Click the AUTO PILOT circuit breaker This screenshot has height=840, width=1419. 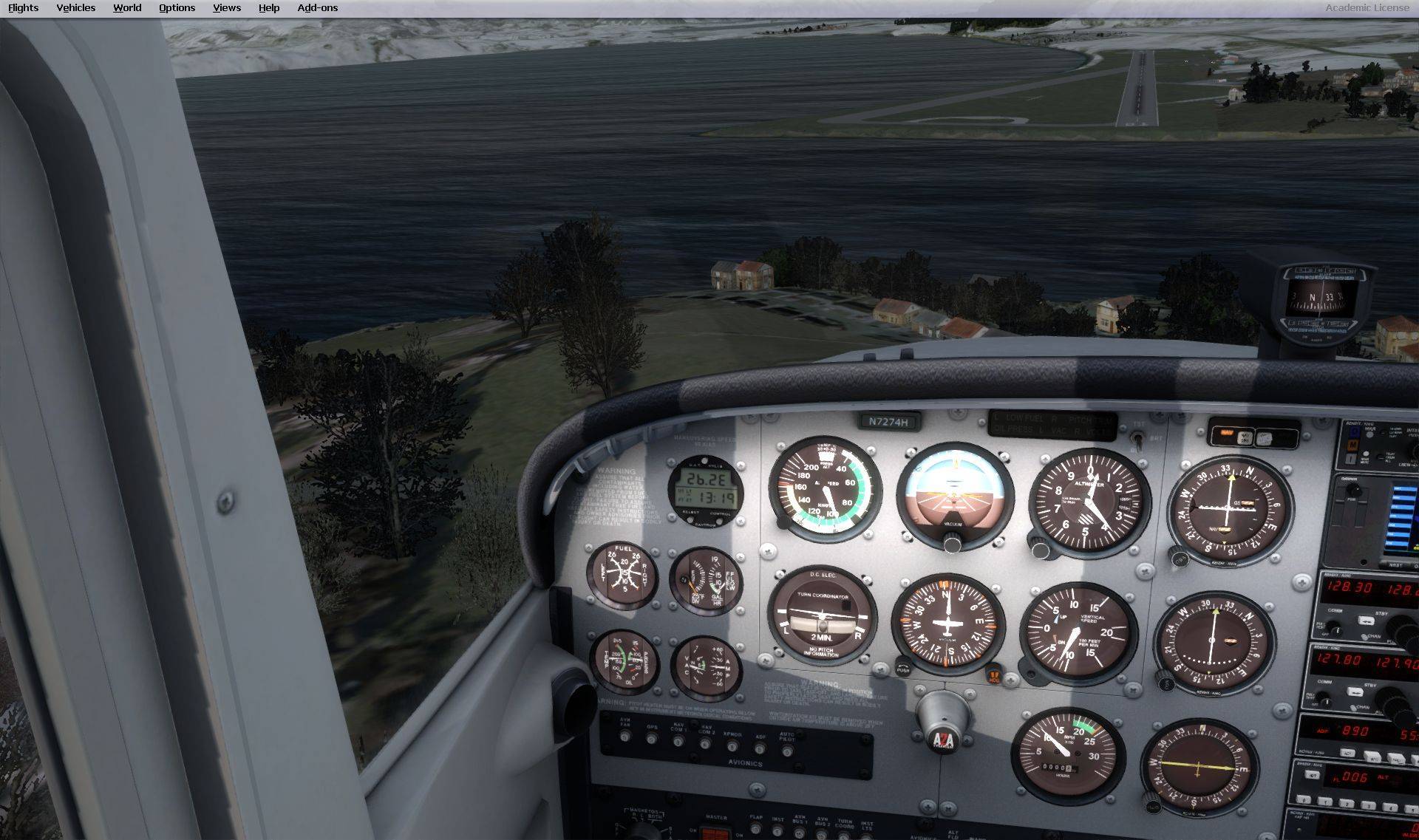787,751
